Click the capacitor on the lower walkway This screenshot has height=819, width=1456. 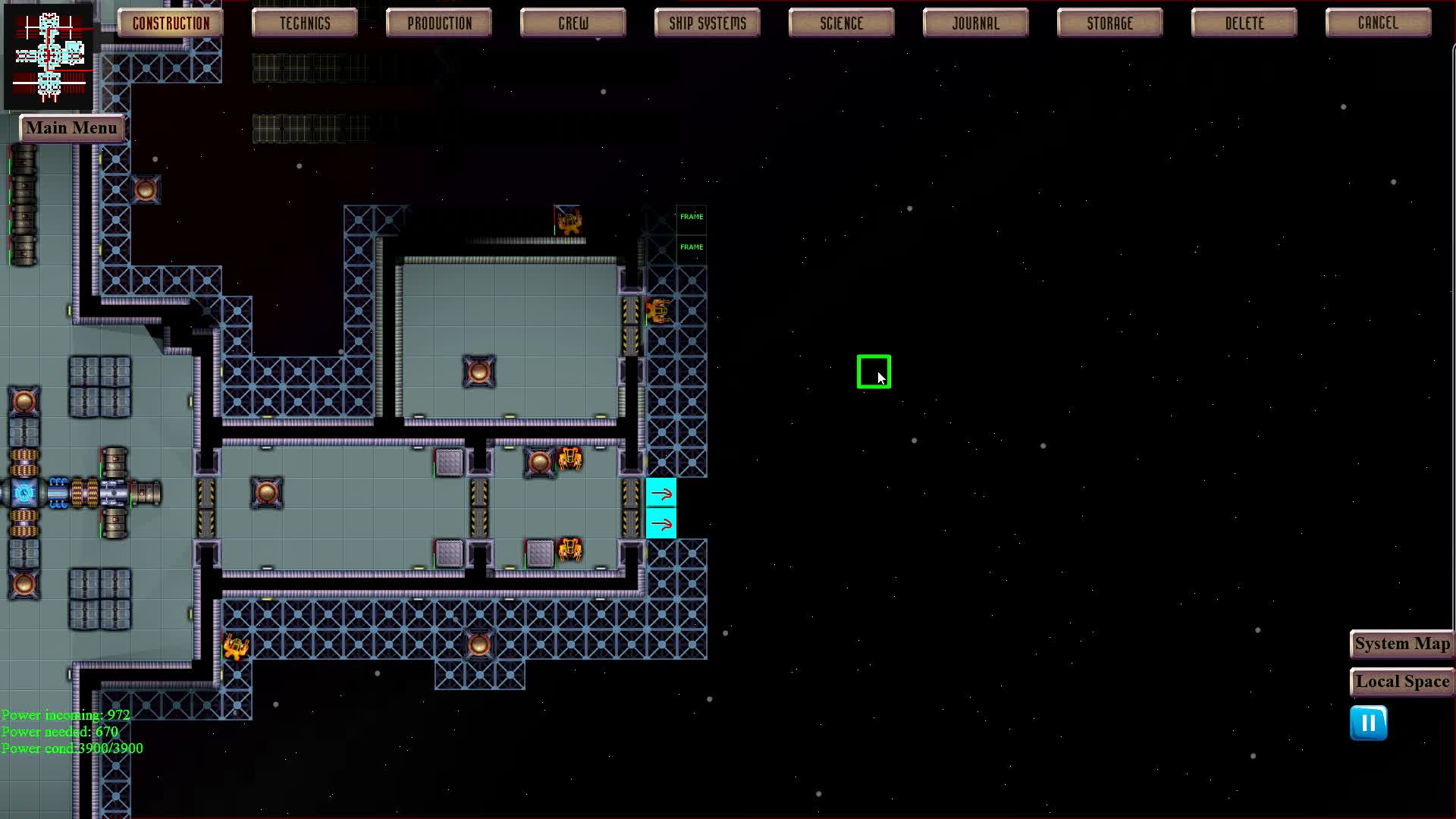click(478, 644)
